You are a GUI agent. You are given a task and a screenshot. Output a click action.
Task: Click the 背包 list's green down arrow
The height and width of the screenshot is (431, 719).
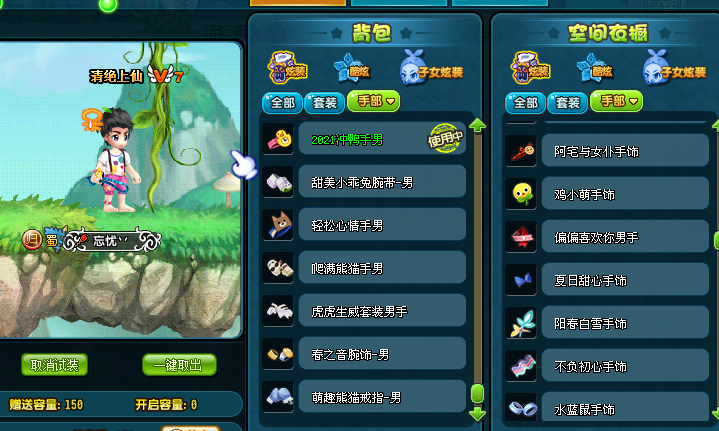point(477,412)
